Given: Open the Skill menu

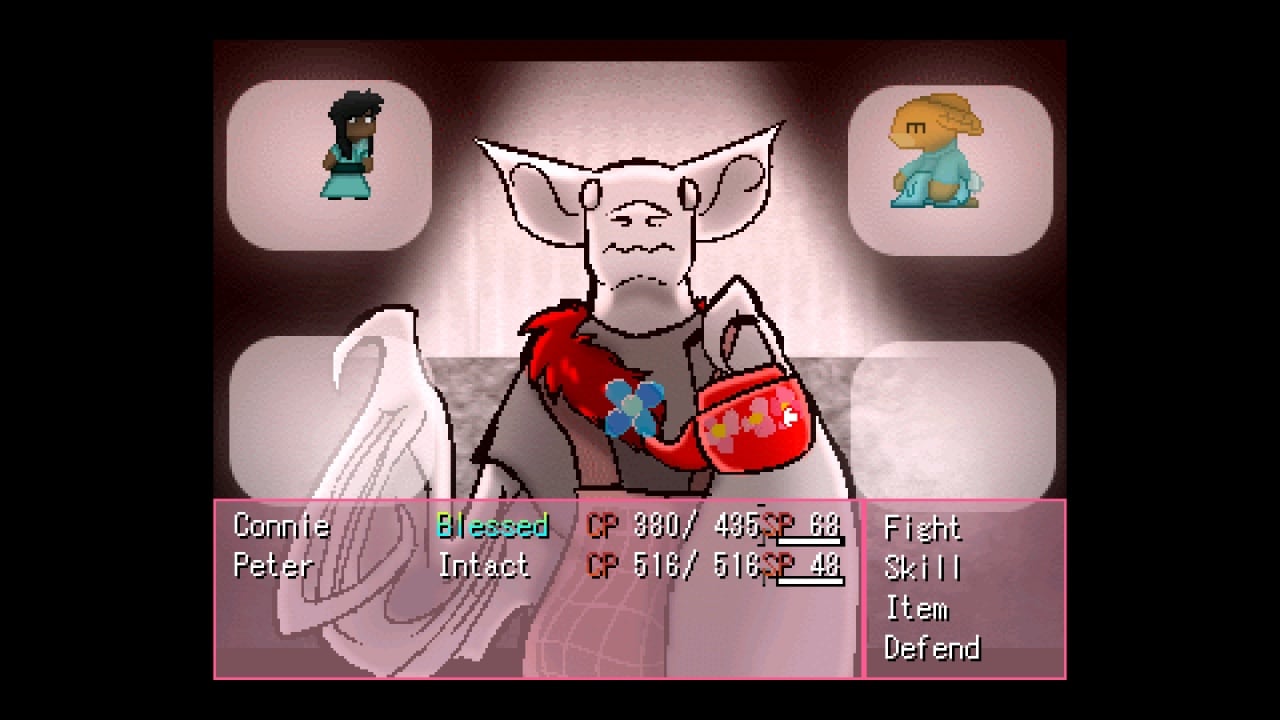Looking at the screenshot, I should [x=922, y=568].
